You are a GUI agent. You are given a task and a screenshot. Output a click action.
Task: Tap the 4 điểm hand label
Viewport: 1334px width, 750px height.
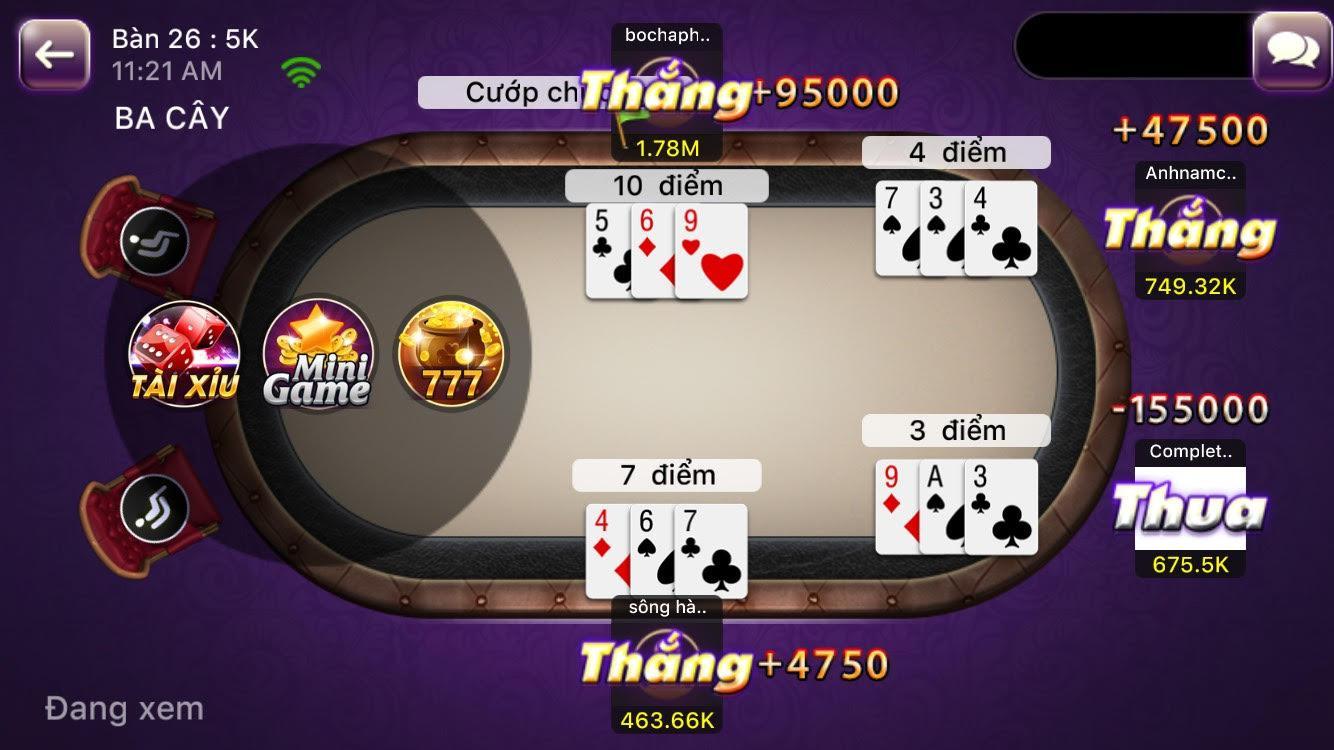[956, 152]
